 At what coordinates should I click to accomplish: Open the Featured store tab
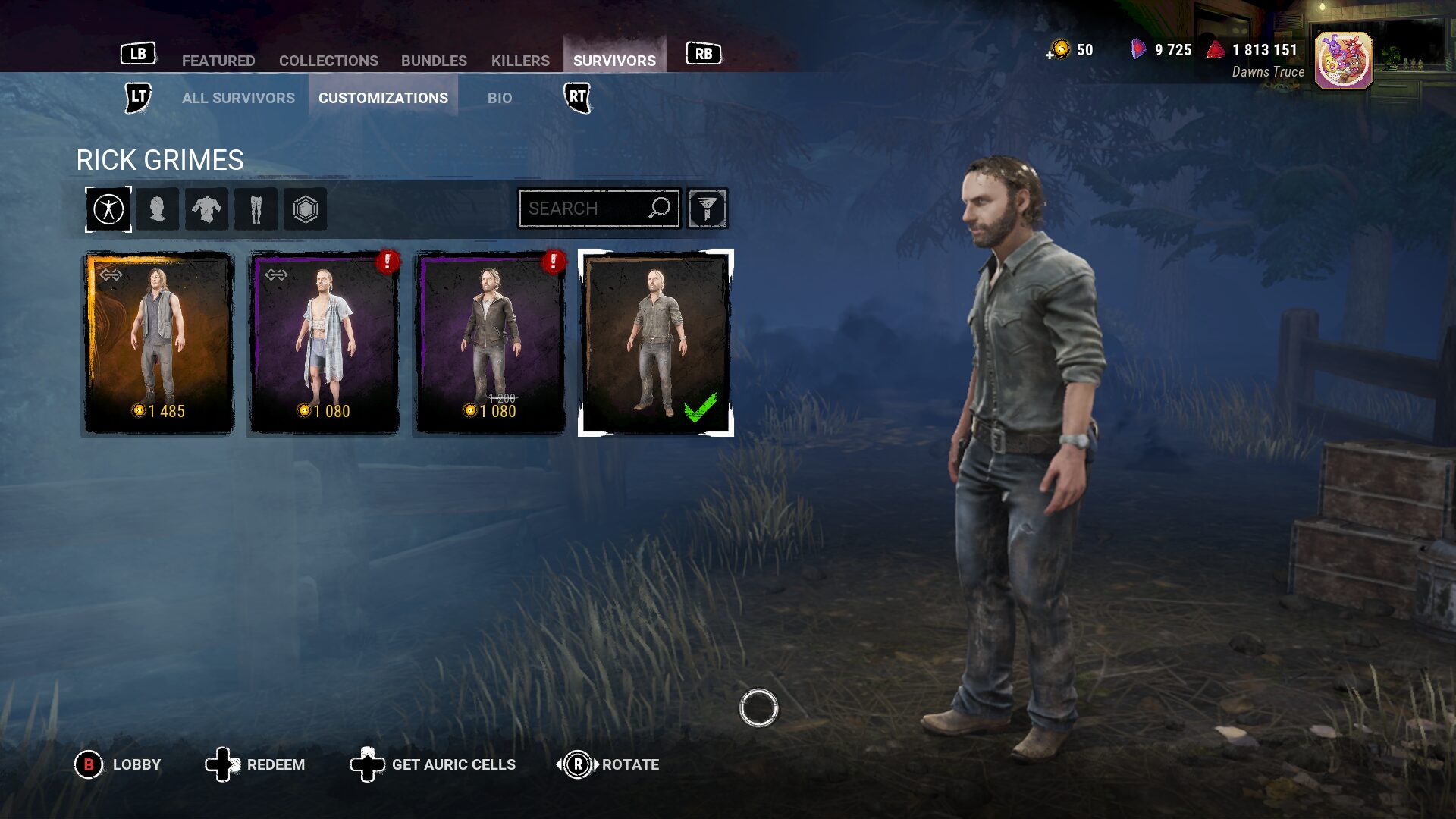218,61
